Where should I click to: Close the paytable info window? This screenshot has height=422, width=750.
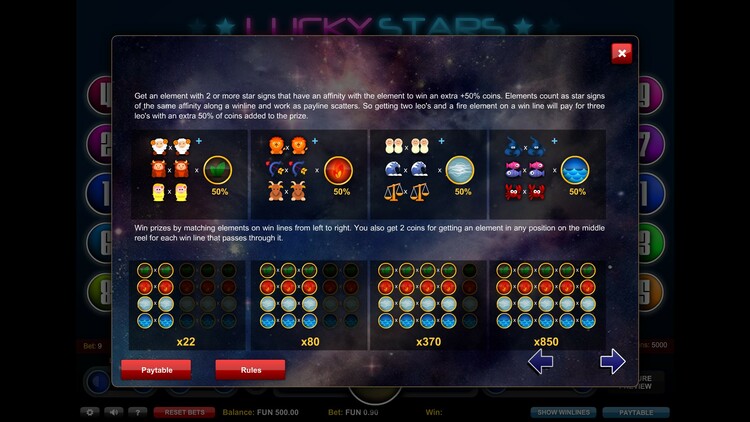(621, 53)
